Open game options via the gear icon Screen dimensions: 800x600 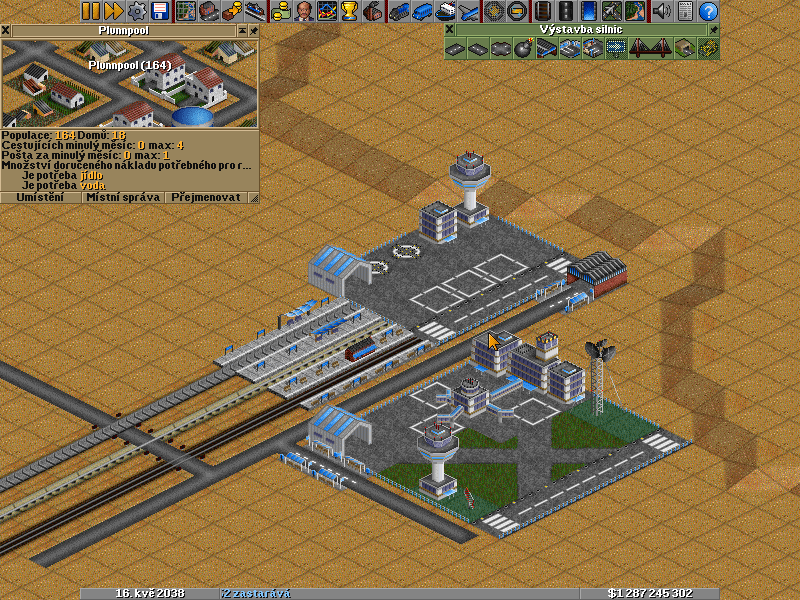[x=137, y=11]
